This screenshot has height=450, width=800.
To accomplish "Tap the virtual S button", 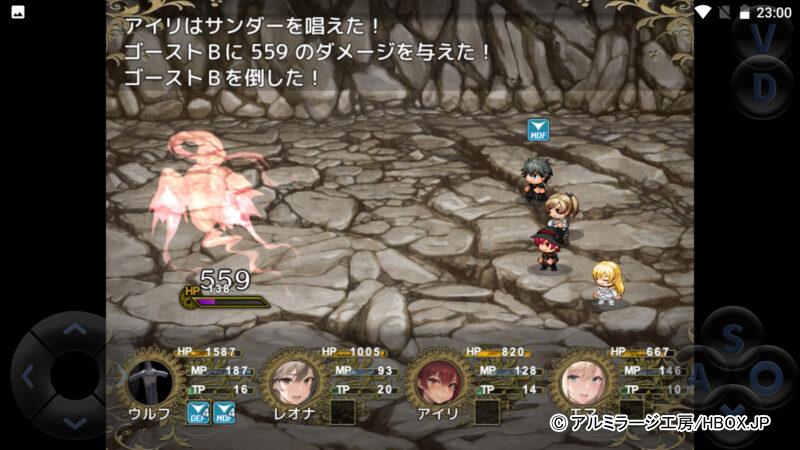I will [x=732, y=340].
